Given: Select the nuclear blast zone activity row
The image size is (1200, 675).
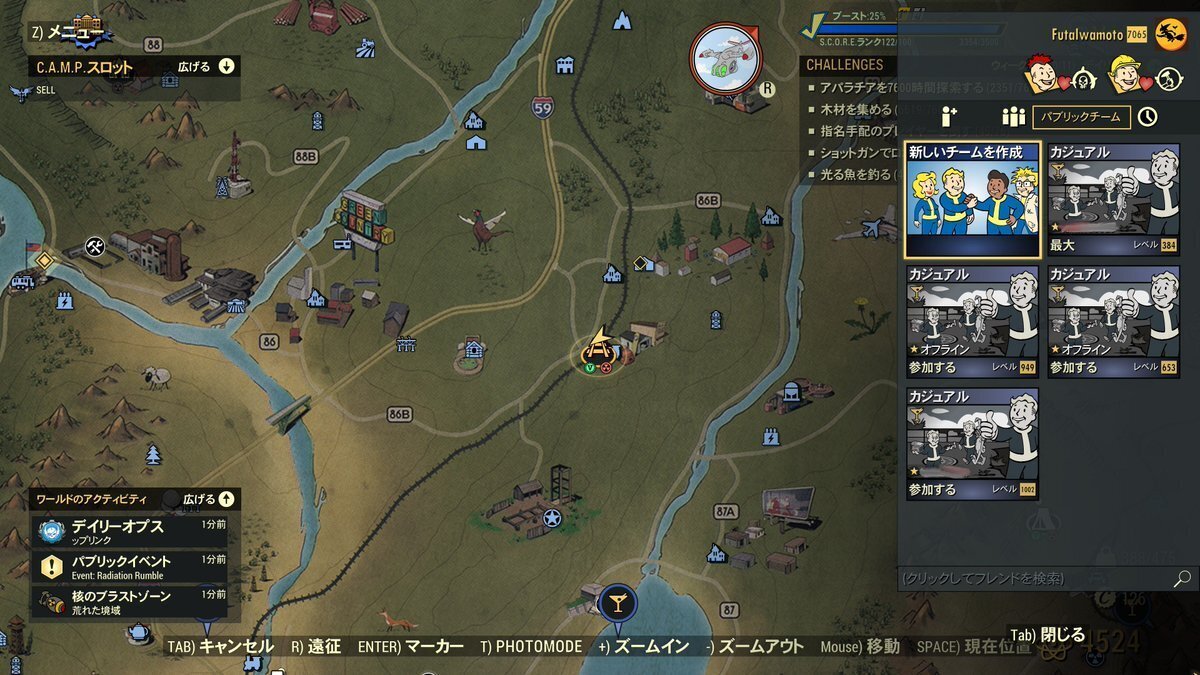Looking at the screenshot, I should pyautogui.click(x=130, y=601).
